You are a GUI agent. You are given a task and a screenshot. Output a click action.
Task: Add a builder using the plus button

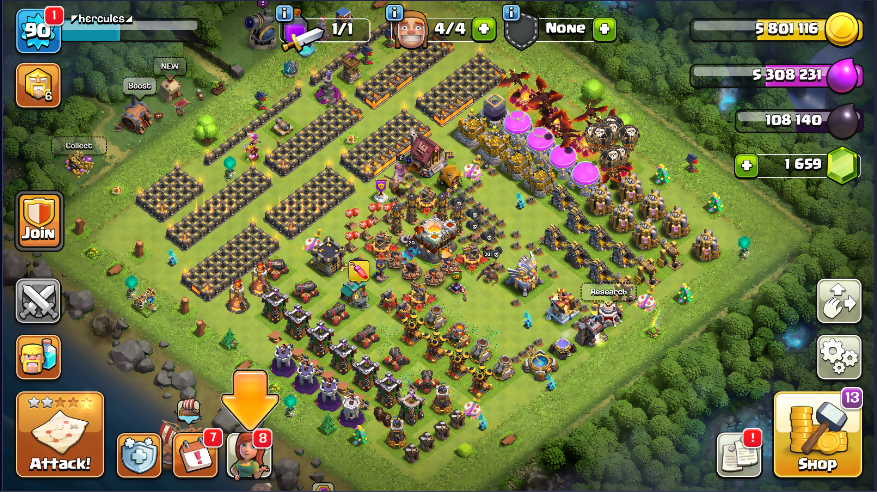[x=483, y=29]
